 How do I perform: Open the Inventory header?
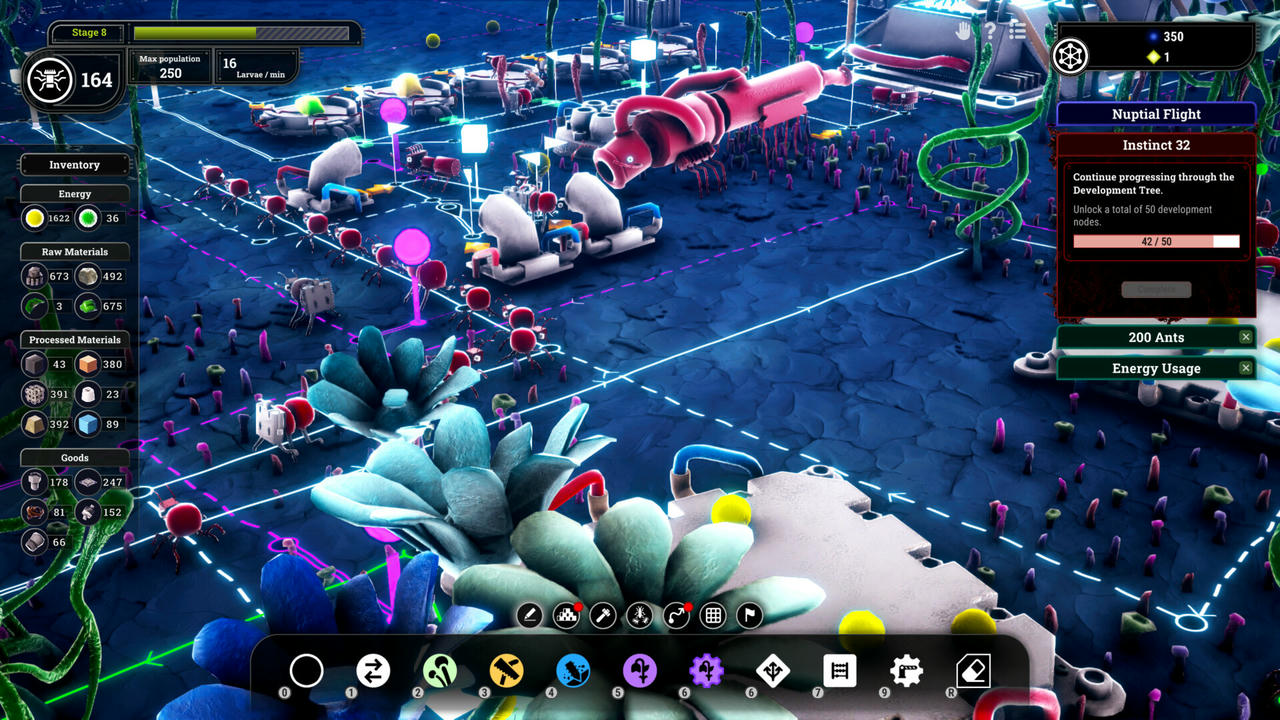tap(75, 164)
